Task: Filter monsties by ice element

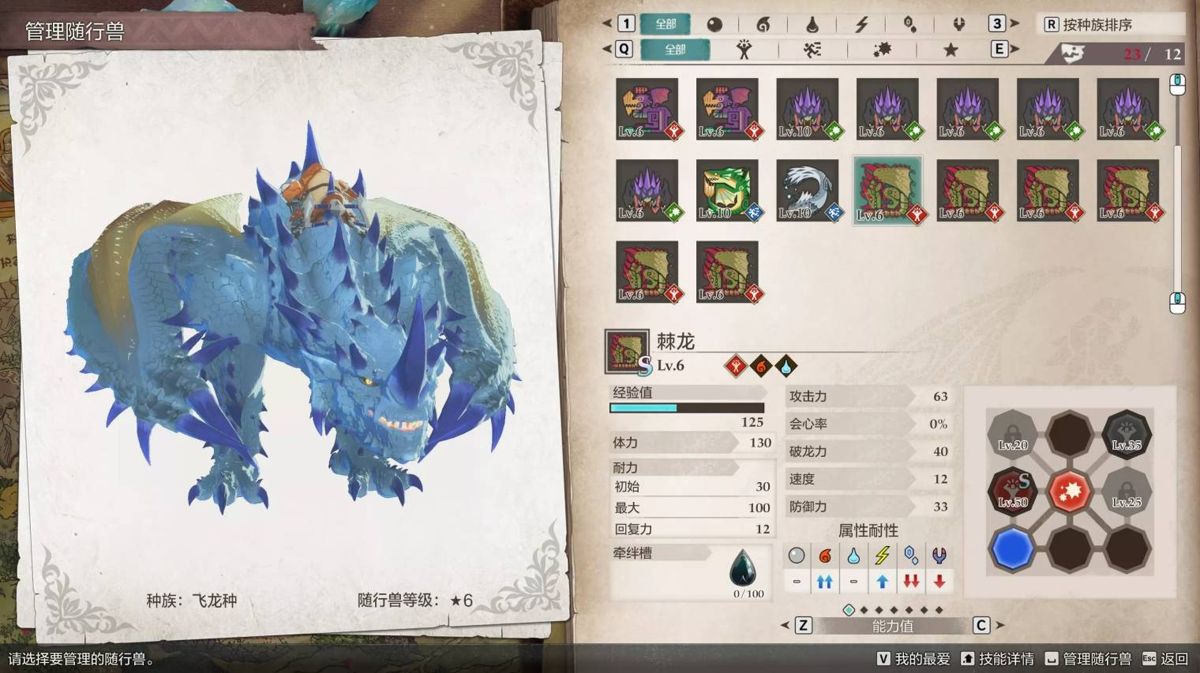Action: tap(910, 24)
